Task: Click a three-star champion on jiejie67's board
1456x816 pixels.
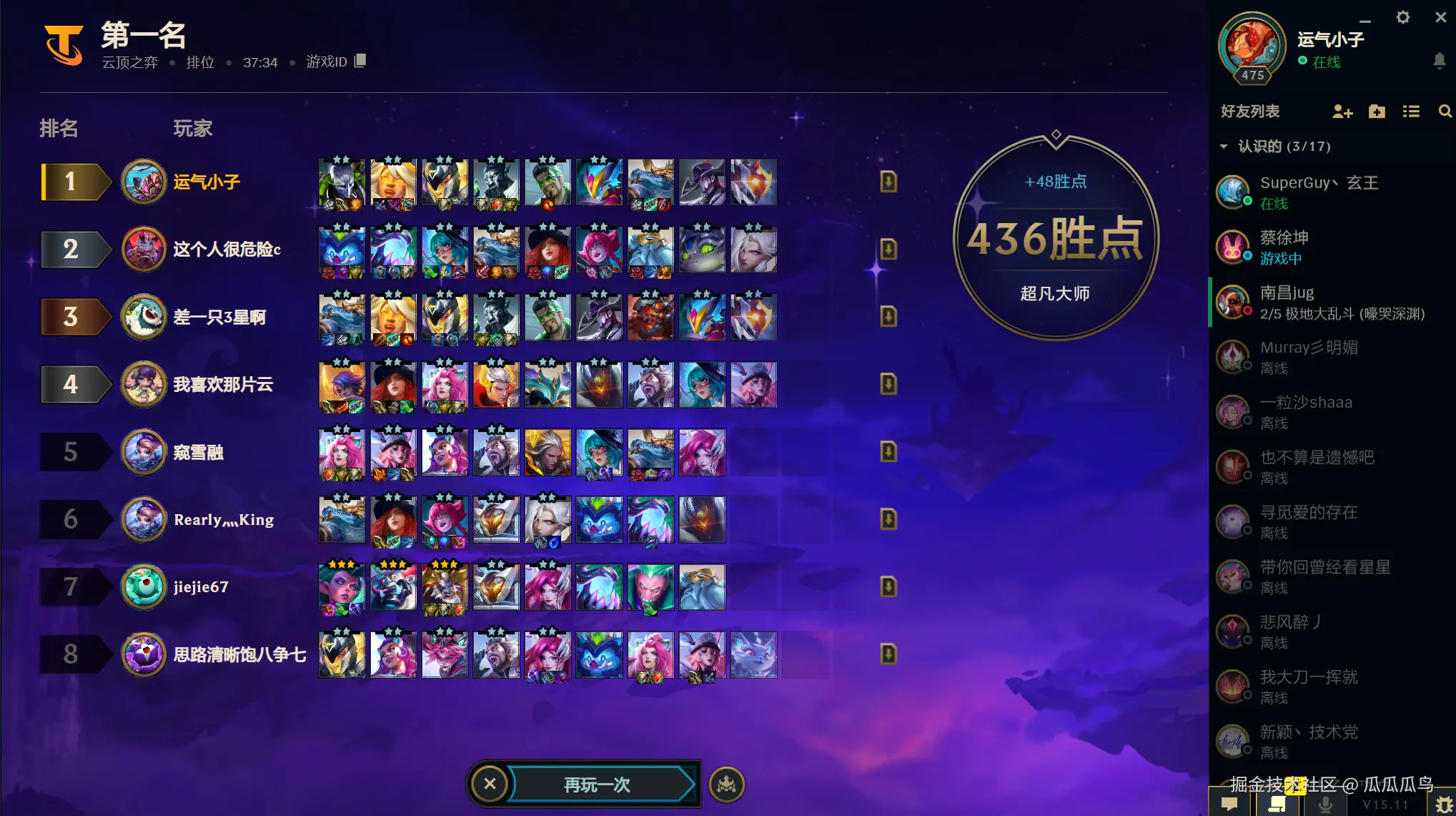Action: pos(342,586)
